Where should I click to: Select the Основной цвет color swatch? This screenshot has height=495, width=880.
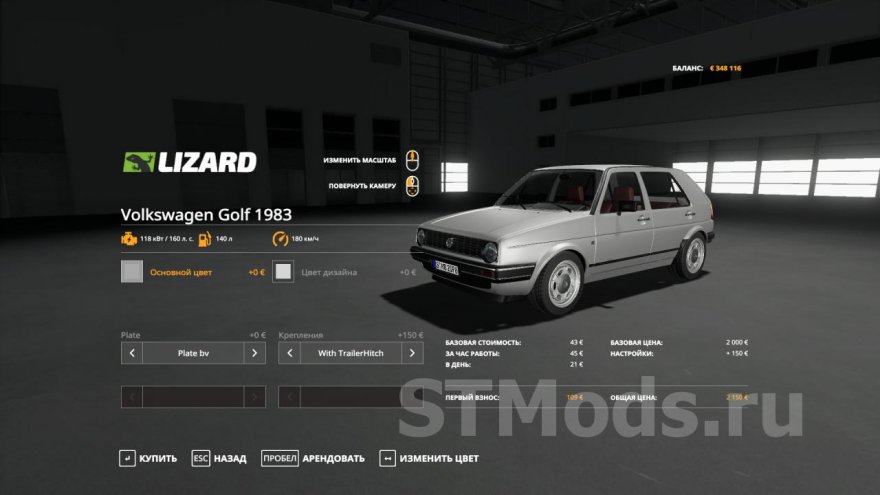point(132,272)
